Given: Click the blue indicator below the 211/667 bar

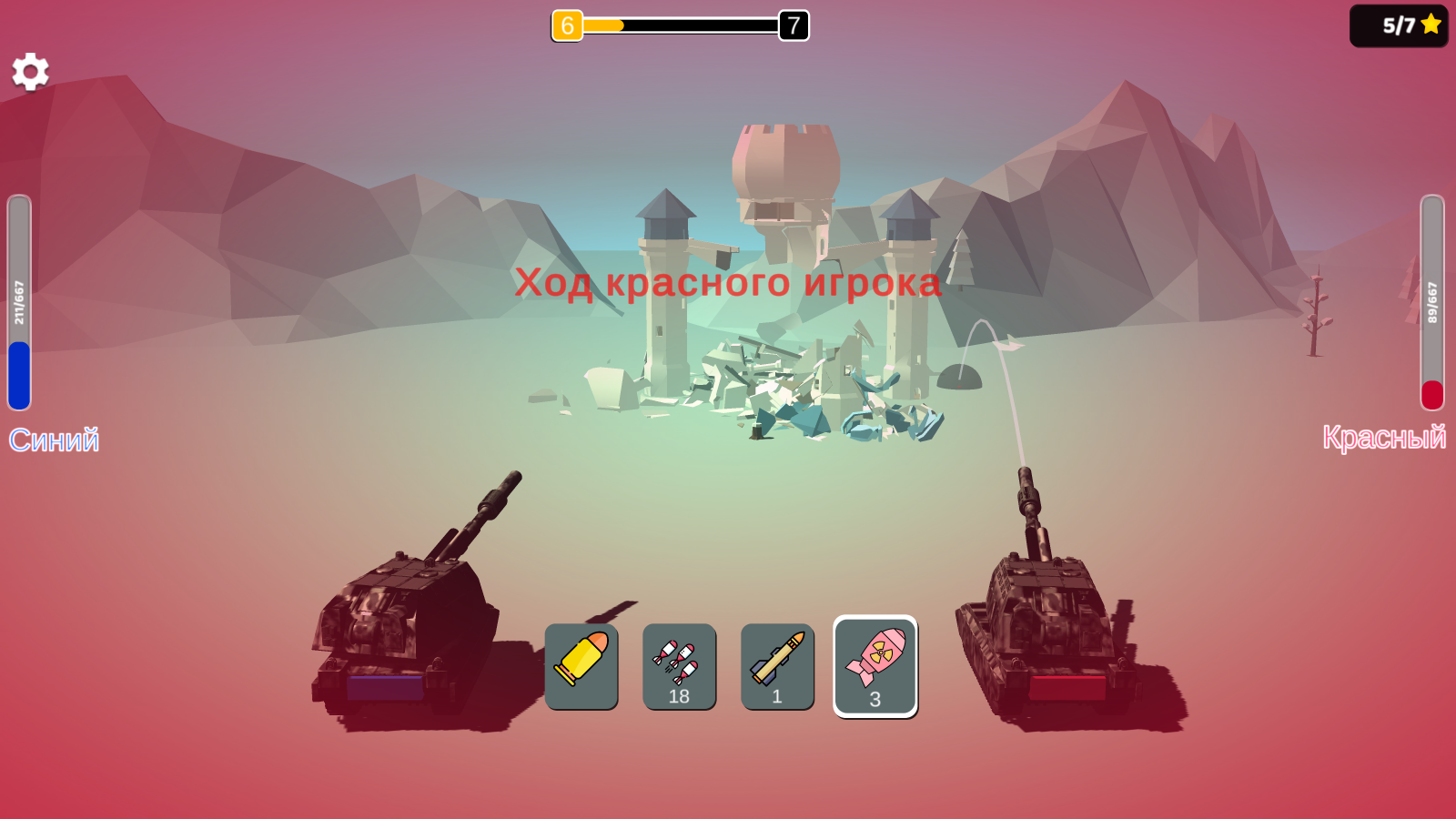Looking at the screenshot, I should pos(18,373).
